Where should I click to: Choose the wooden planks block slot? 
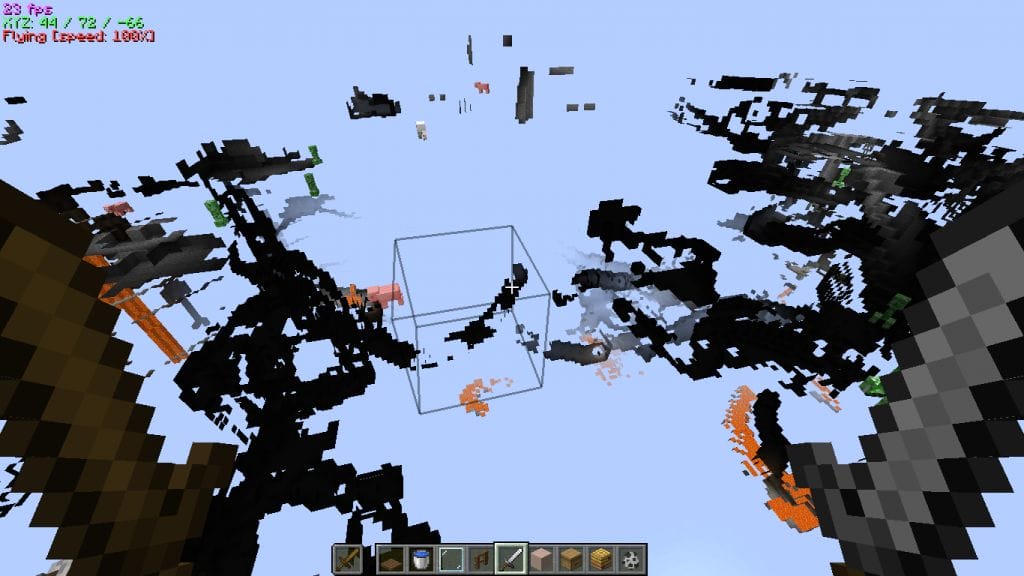[x=571, y=558]
